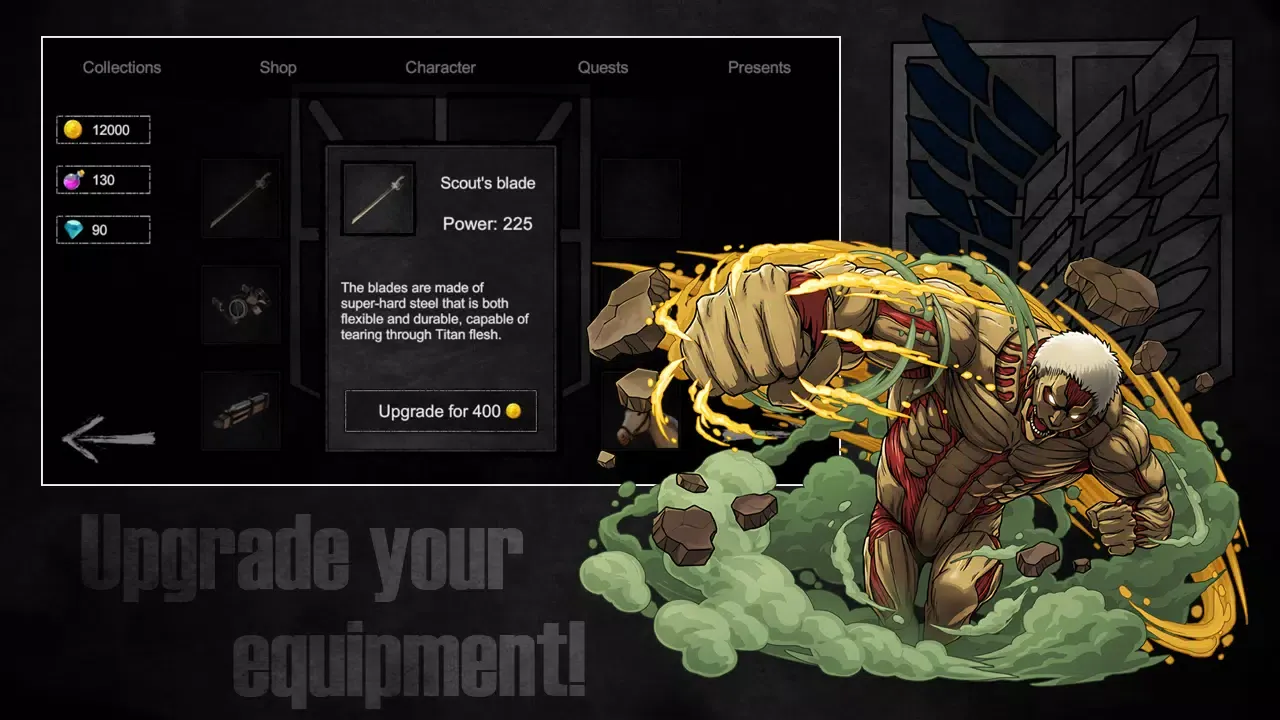1280x720 pixels.
Task: Click the Power: 225 stat text
Action: pos(488,224)
